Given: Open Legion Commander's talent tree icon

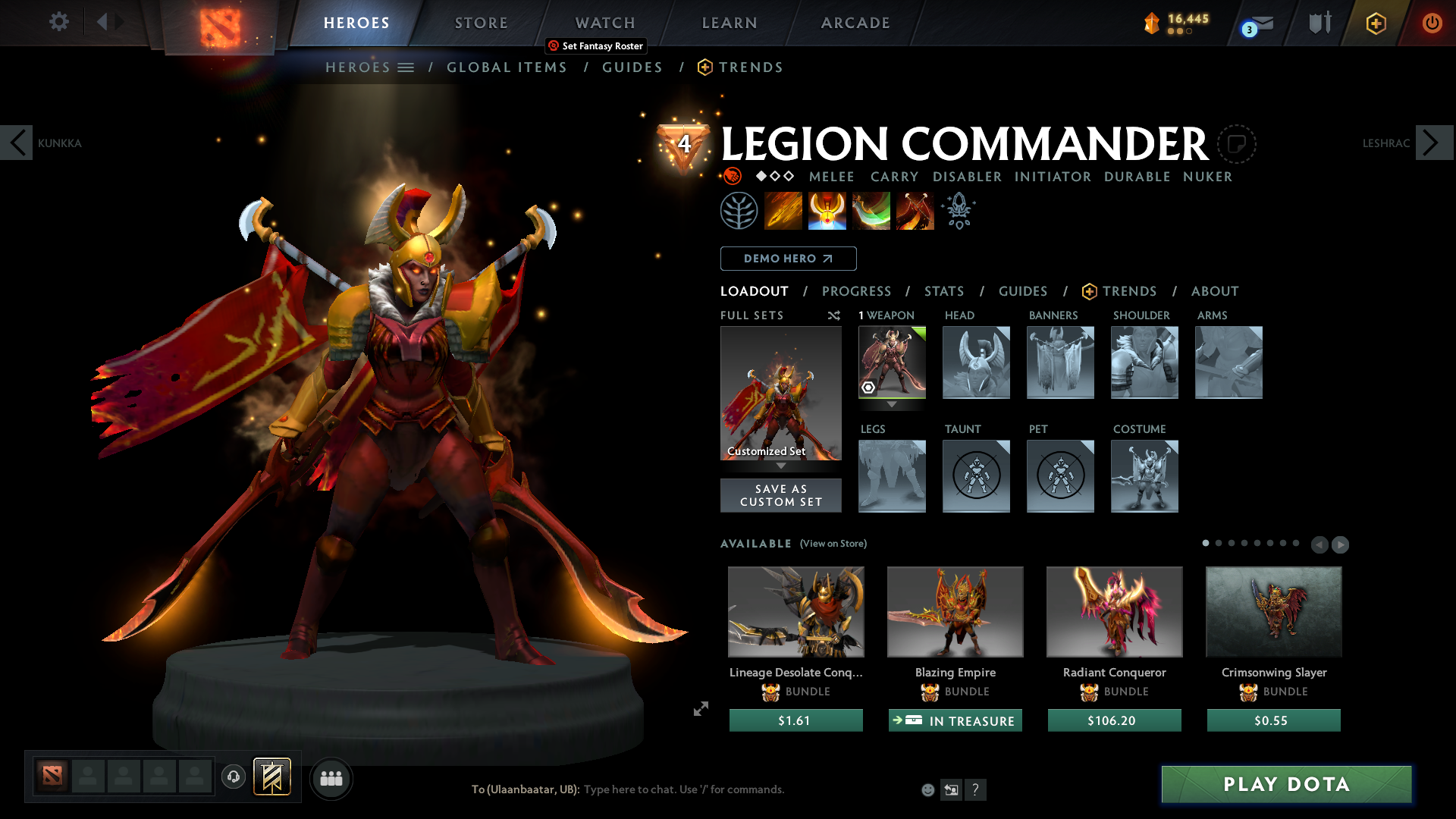Looking at the screenshot, I should pyautogui.click(x=739, y=210).
